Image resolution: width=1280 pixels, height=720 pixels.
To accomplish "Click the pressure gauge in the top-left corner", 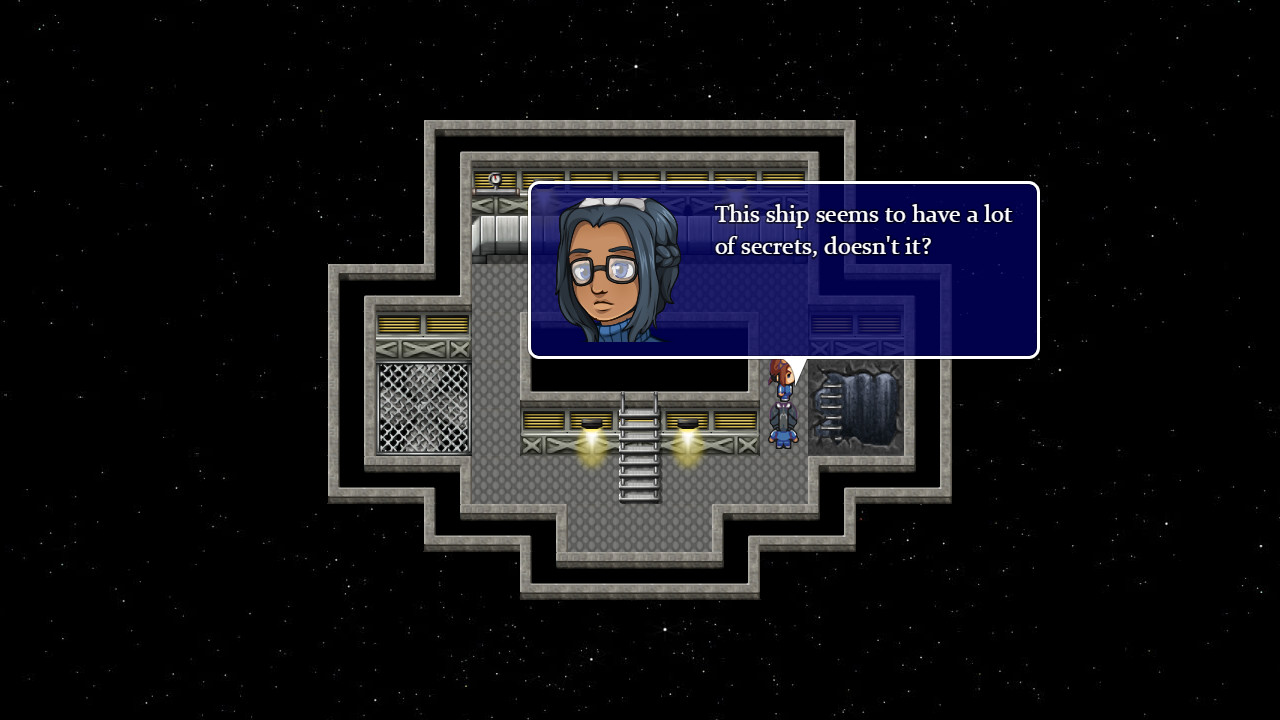I will coord(493,178).
